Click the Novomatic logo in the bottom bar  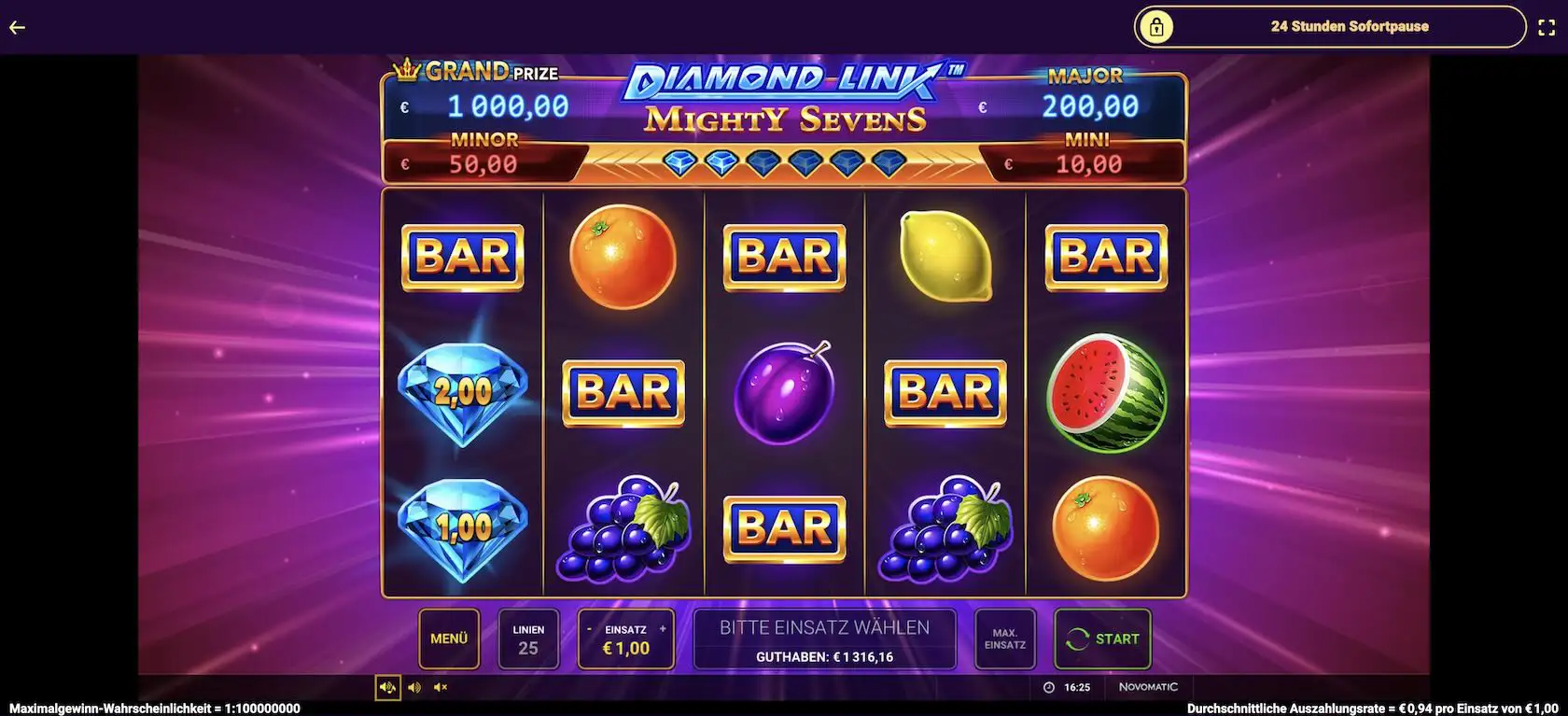point(1148,686)
